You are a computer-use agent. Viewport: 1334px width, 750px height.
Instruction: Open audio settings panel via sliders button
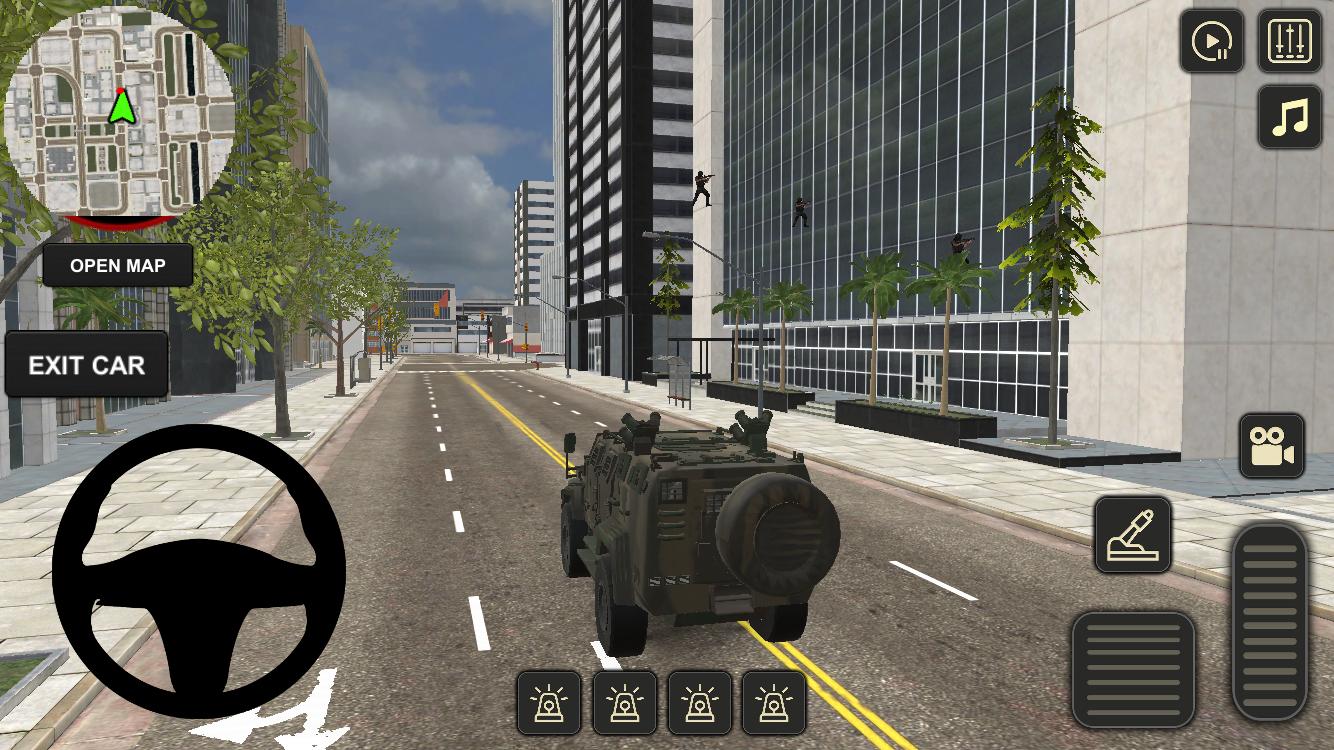[x=1292, y=42]
